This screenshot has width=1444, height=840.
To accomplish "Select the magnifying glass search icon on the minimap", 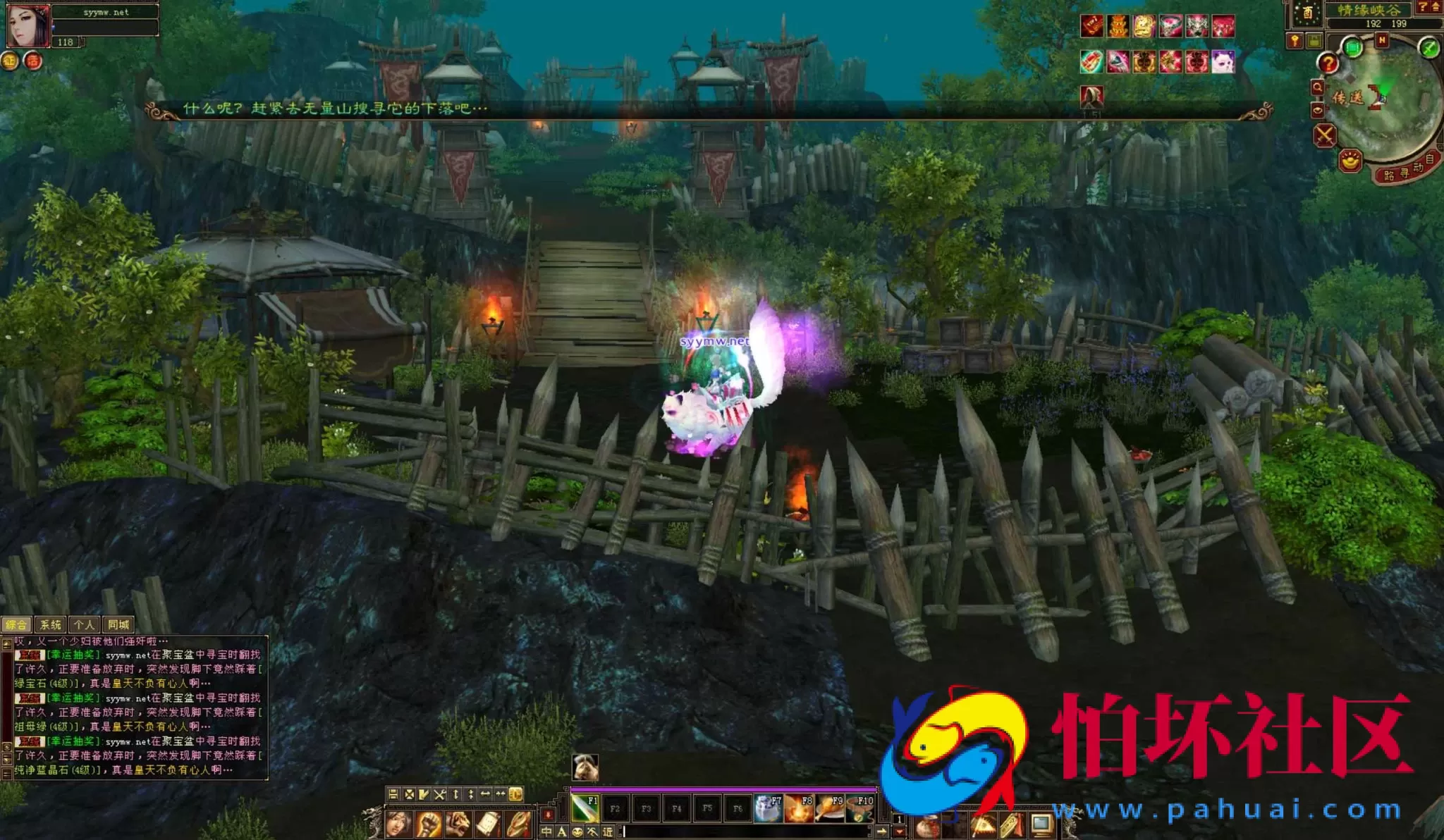I will 1318,86.
